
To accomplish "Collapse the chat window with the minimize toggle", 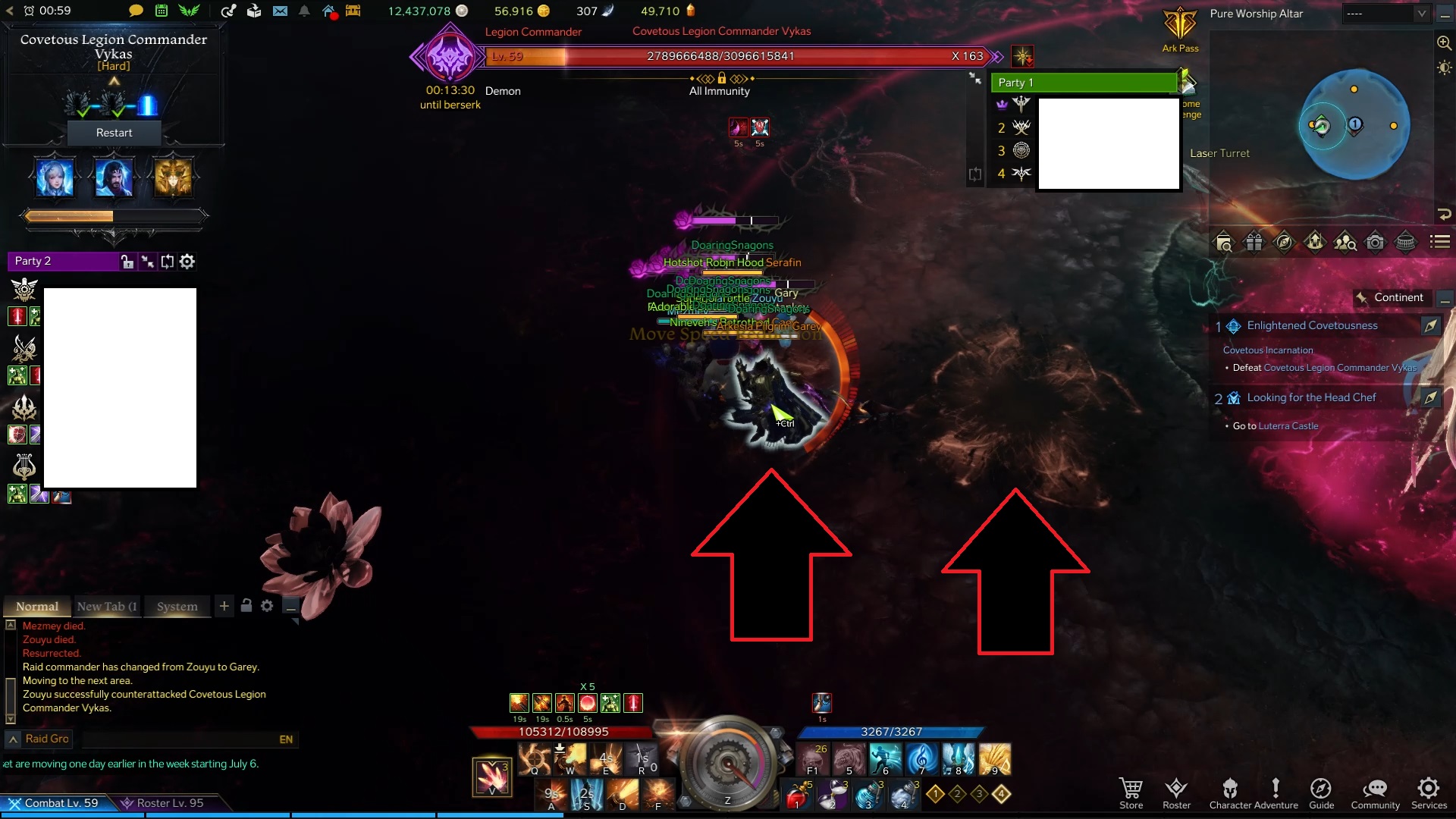I will click(291, 607).
